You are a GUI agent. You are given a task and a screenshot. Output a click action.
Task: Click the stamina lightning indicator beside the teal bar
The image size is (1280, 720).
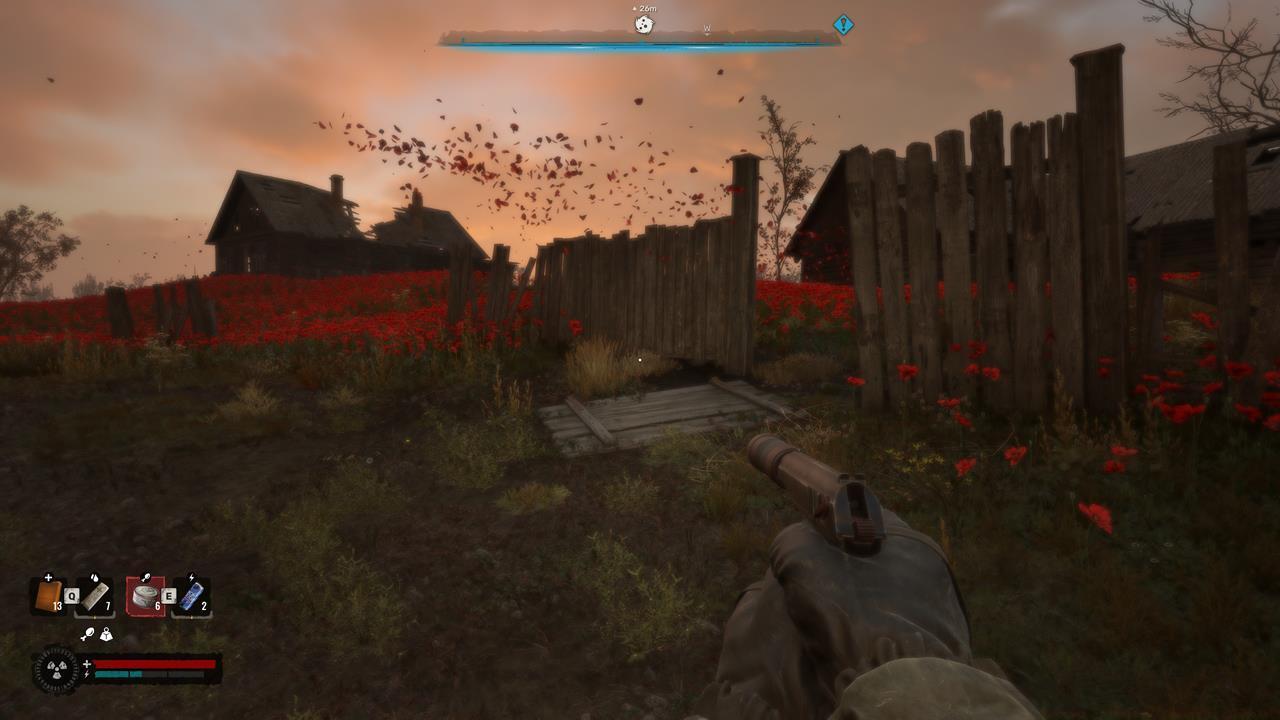(87, 674)
